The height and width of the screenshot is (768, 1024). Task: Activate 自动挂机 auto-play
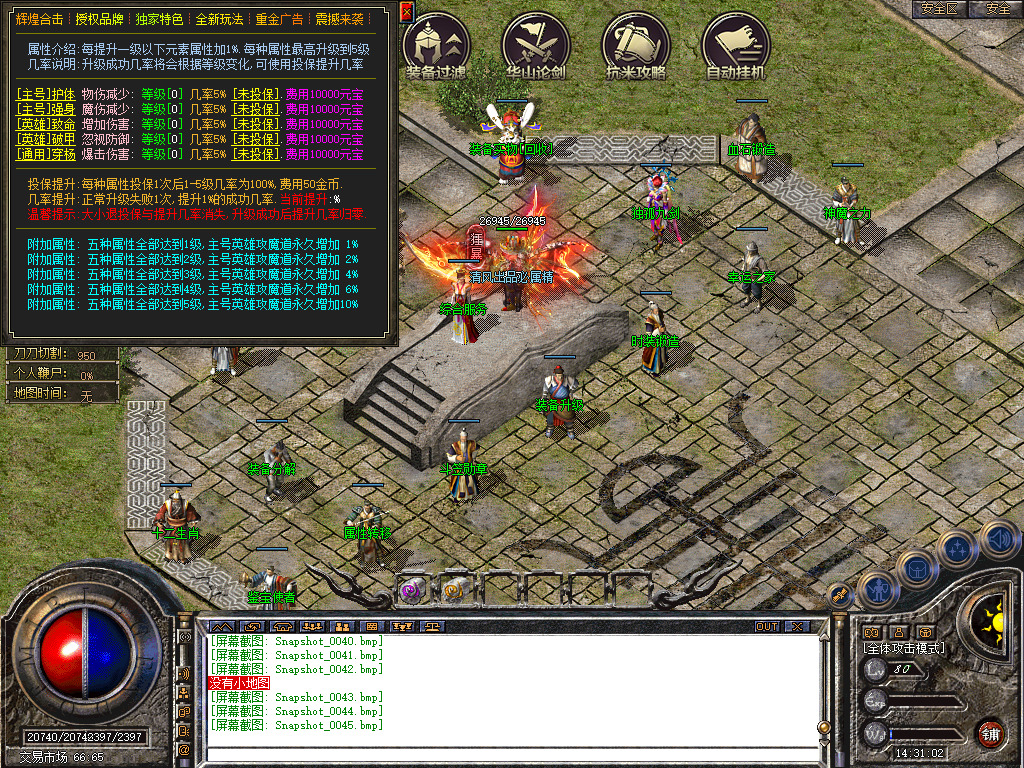click(x=736, y=44)
